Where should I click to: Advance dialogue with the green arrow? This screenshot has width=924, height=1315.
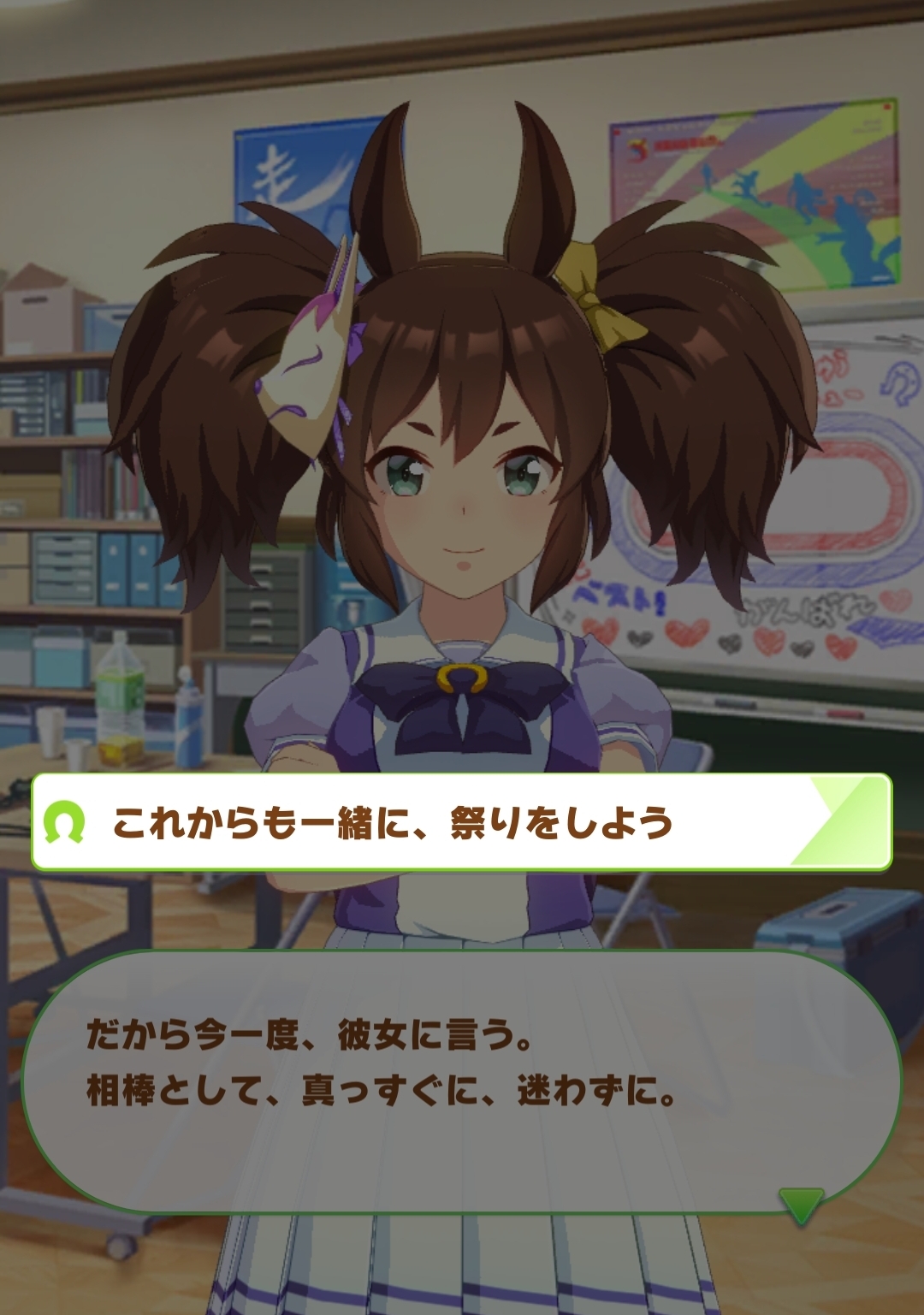tap(802, 1205)
